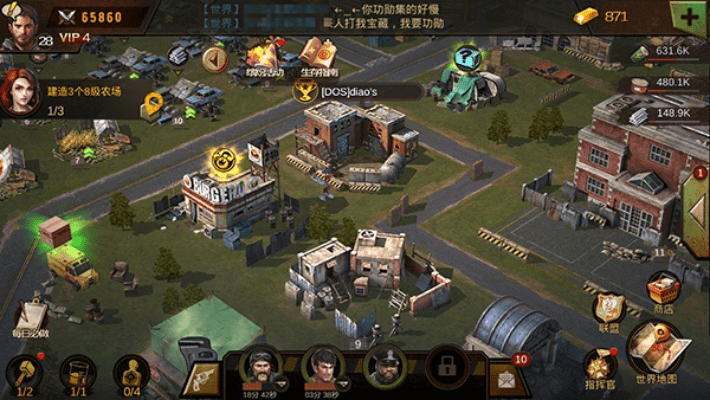Screen dimensions: 710x400
Task: Open the mail inbox envelope
Action: [x=506, y=377]
